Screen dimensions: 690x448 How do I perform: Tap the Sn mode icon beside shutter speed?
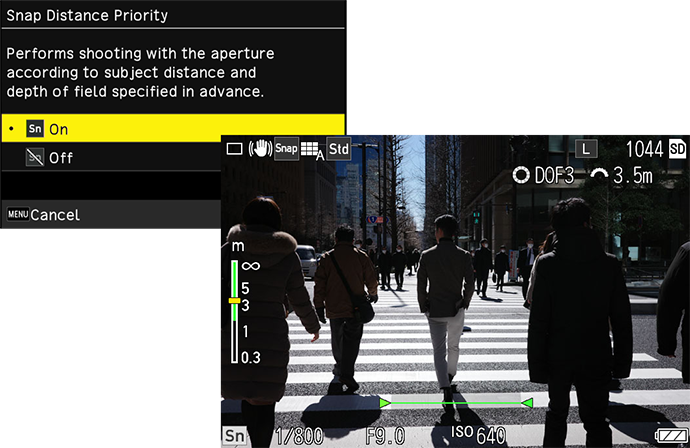(x=234, y=436)
